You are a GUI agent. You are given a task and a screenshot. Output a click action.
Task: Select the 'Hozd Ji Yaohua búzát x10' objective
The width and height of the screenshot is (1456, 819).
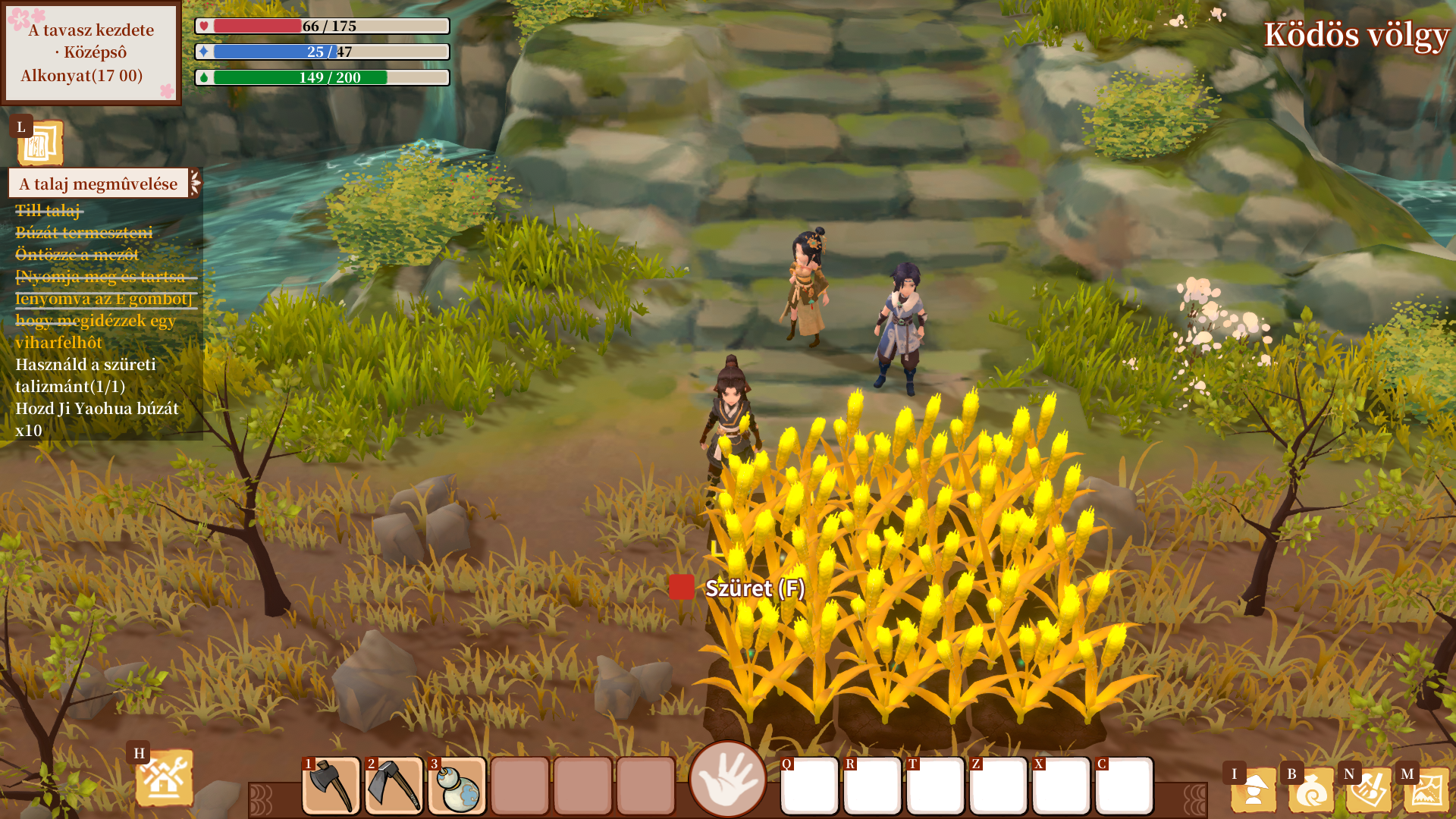97,419
